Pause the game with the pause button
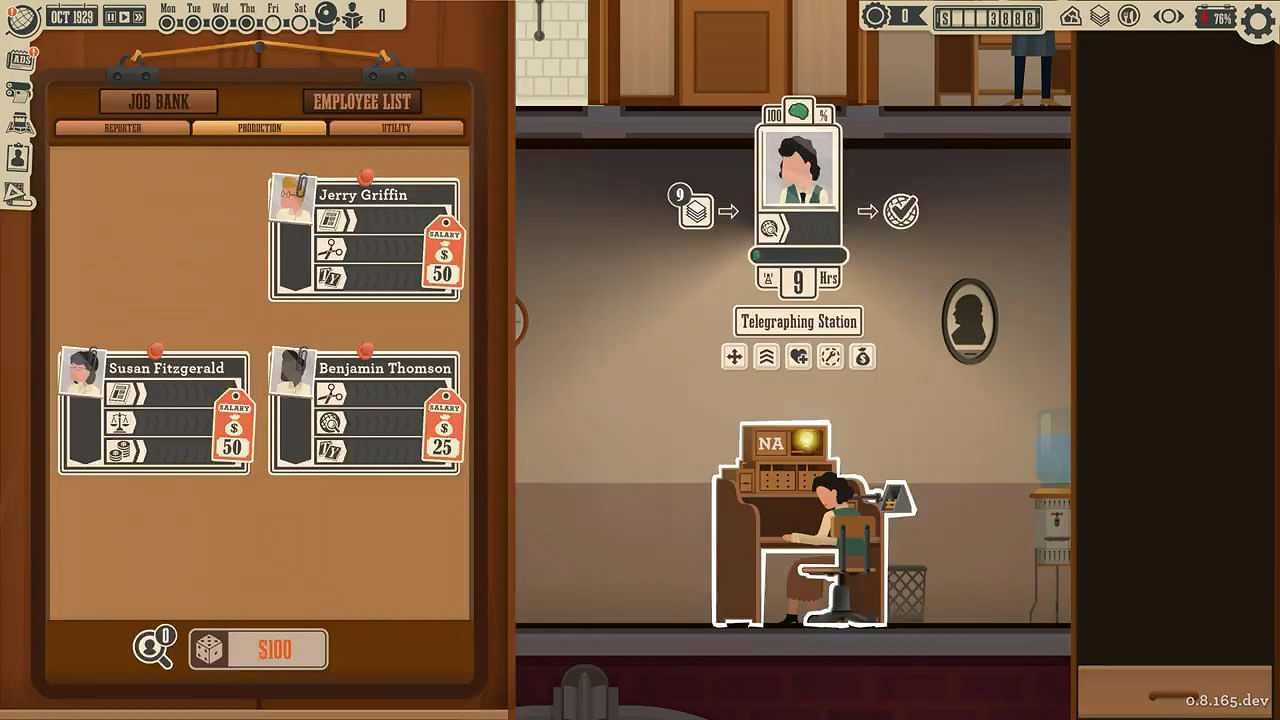 pos(110,14)
